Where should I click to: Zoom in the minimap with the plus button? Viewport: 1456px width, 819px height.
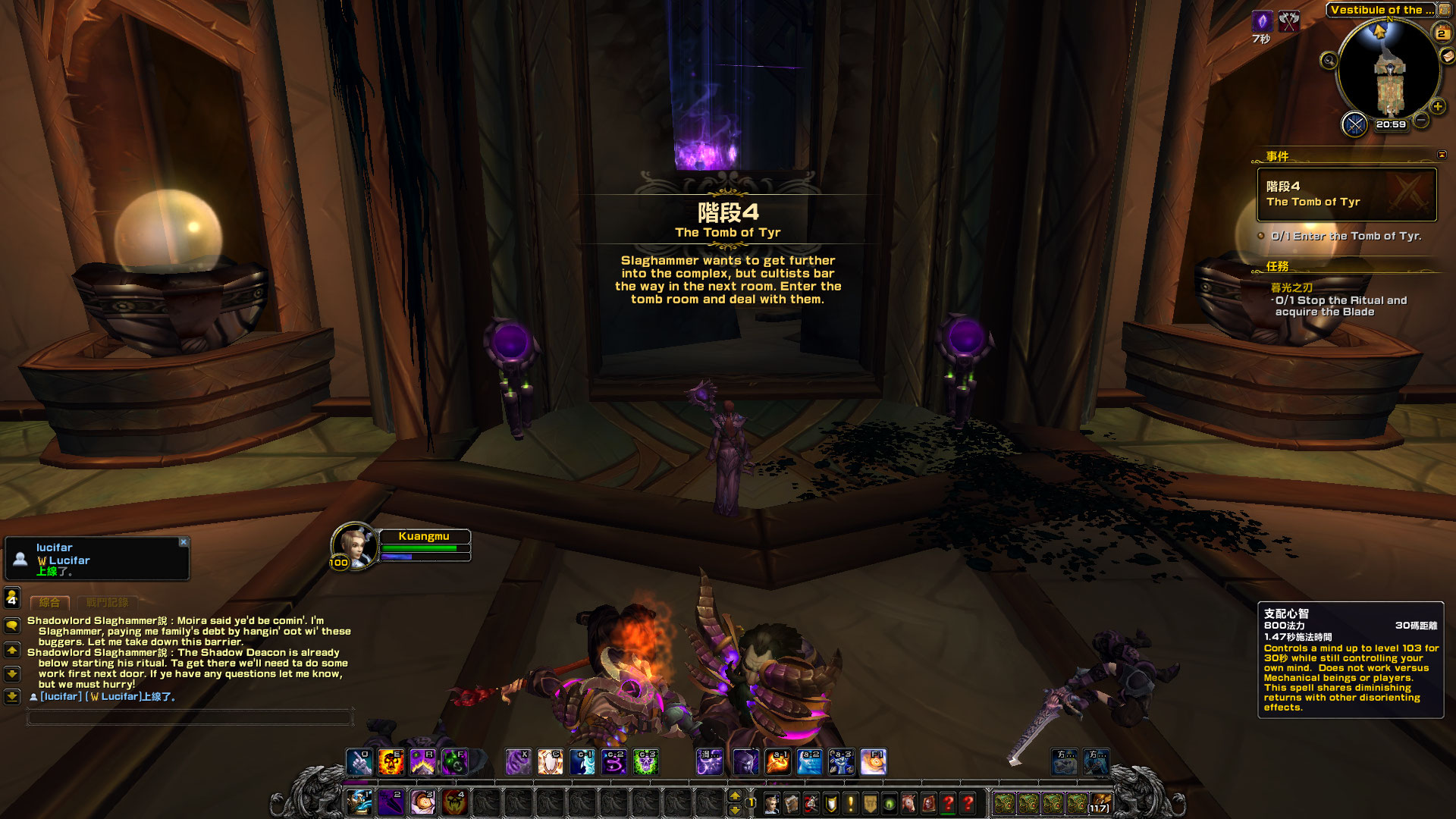click(1438, 107)
